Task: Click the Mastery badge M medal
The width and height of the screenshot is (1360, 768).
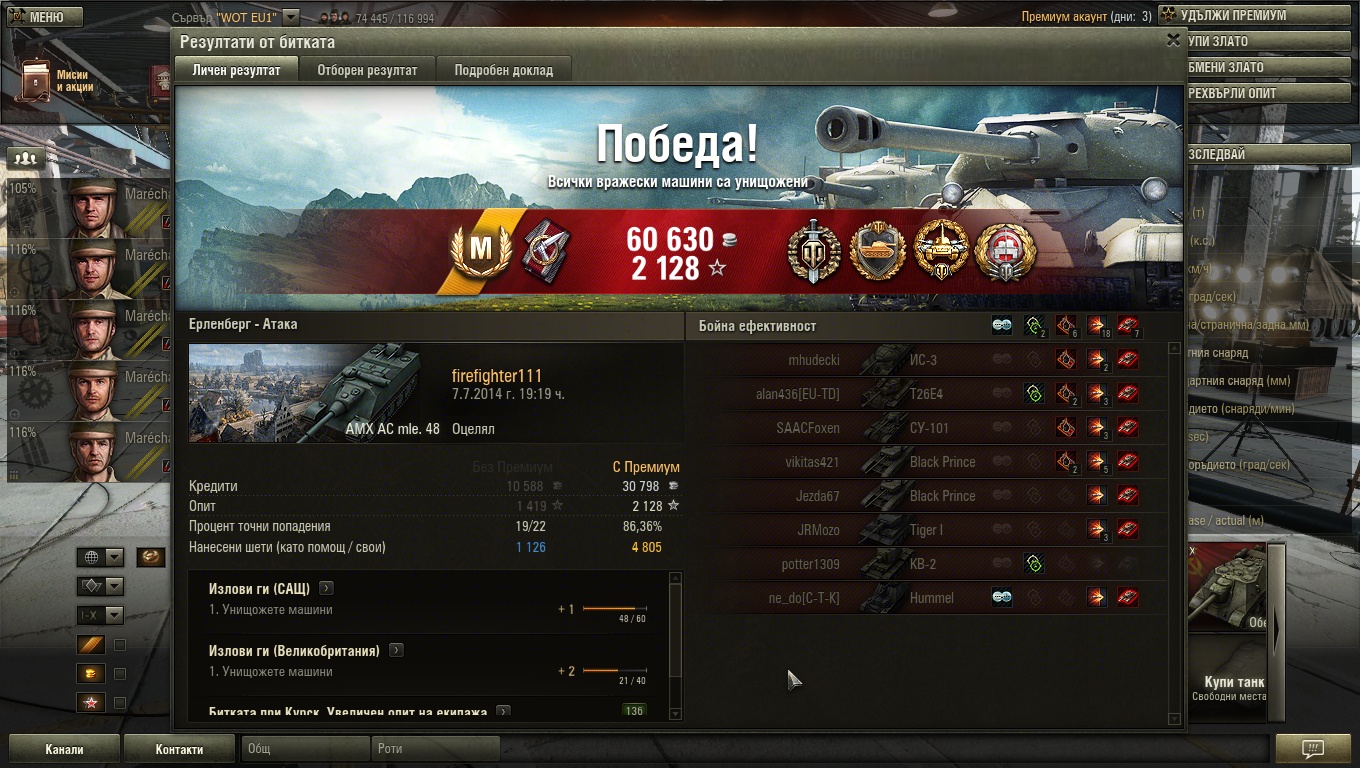Action: tap(482, 251)
